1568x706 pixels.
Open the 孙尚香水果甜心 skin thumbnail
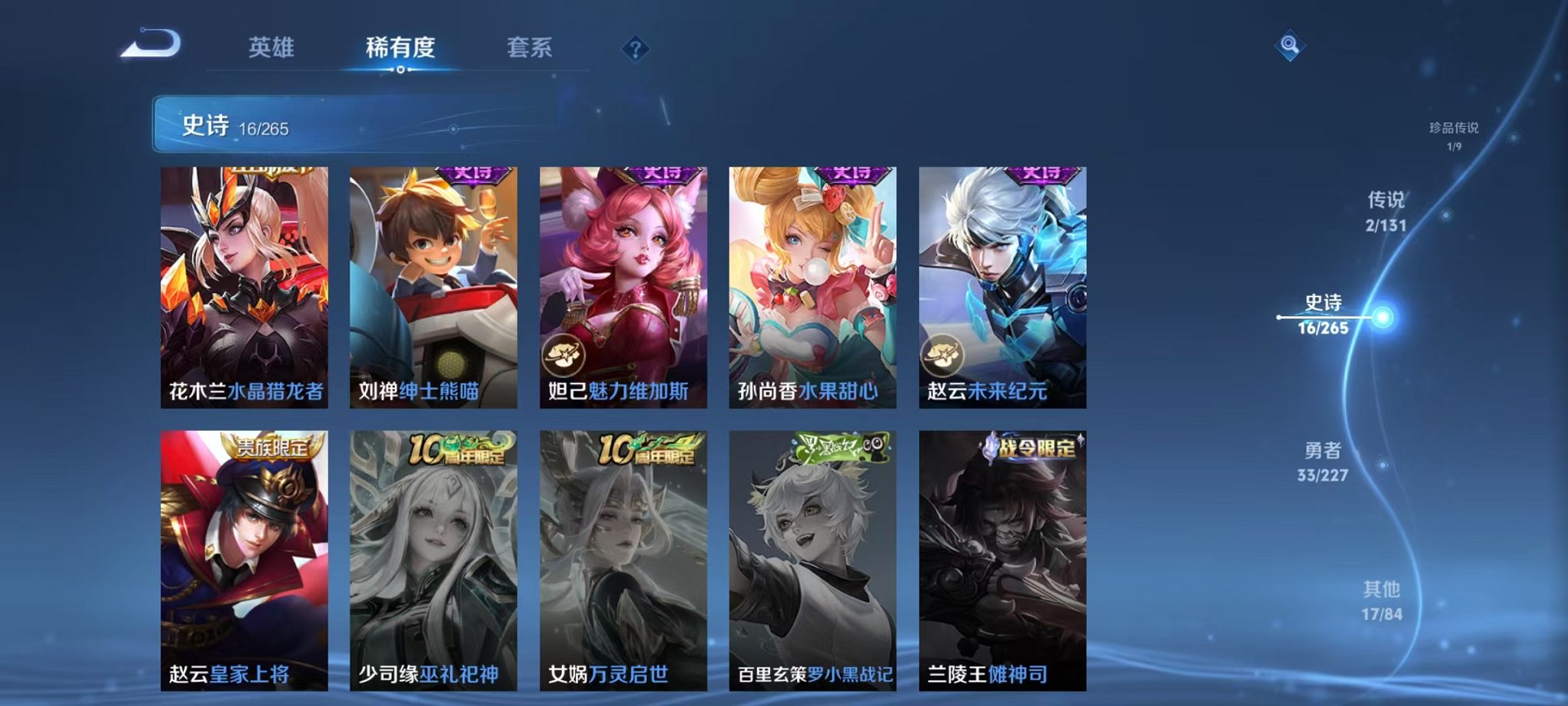click(812, 285)
